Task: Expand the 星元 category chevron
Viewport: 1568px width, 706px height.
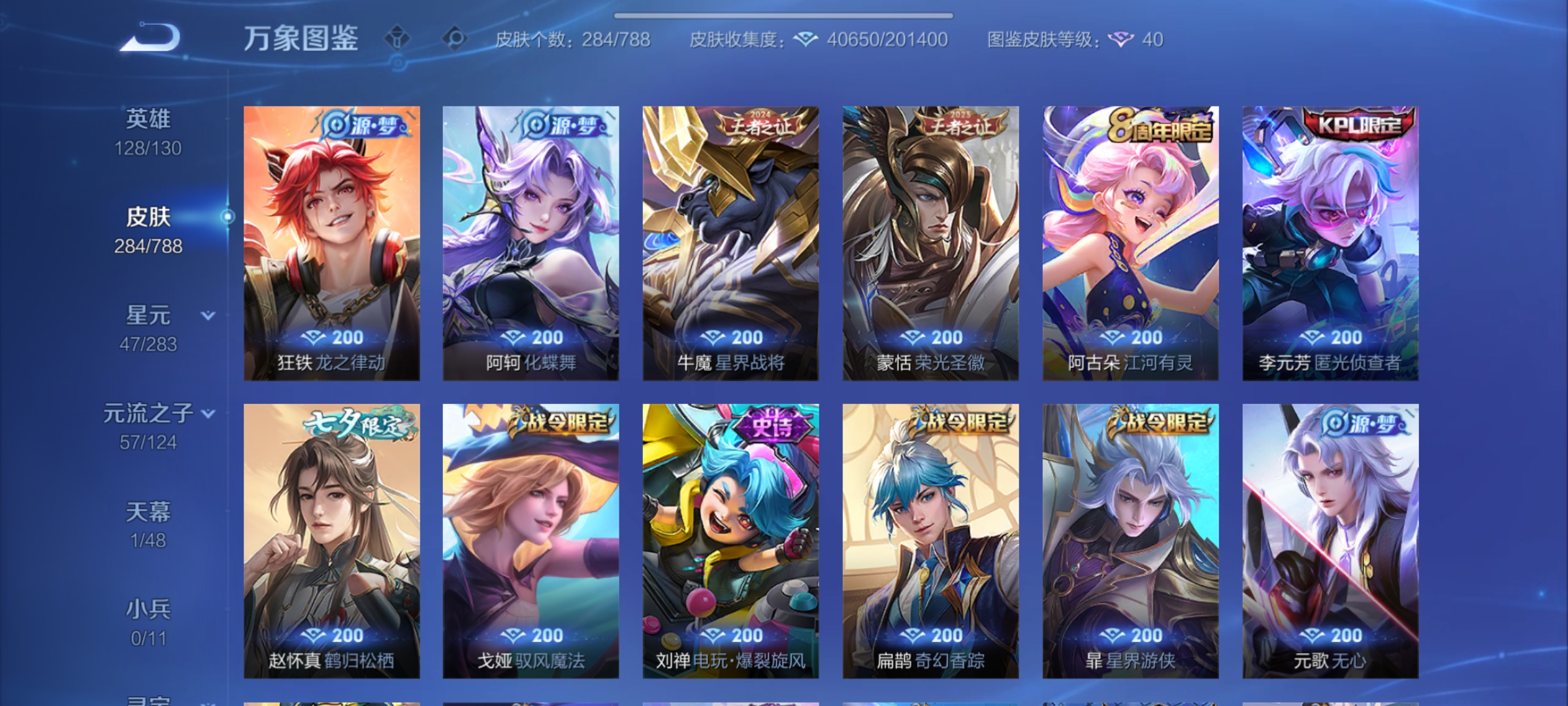Action: tap(208, 315)
